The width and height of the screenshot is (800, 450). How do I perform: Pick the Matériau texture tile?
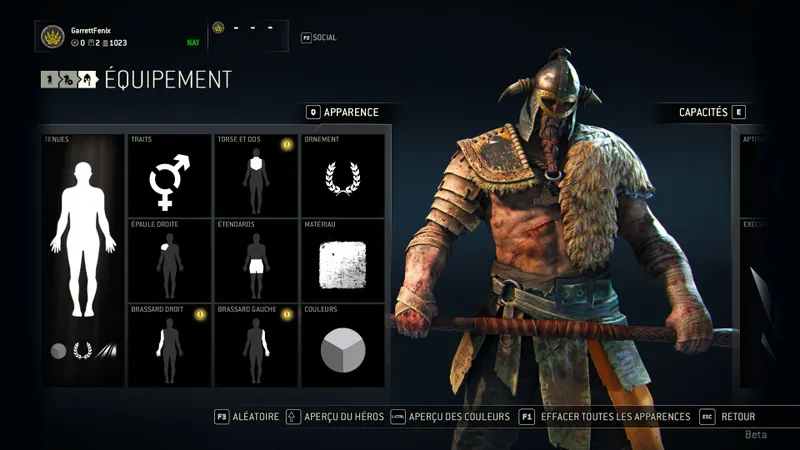343,261
